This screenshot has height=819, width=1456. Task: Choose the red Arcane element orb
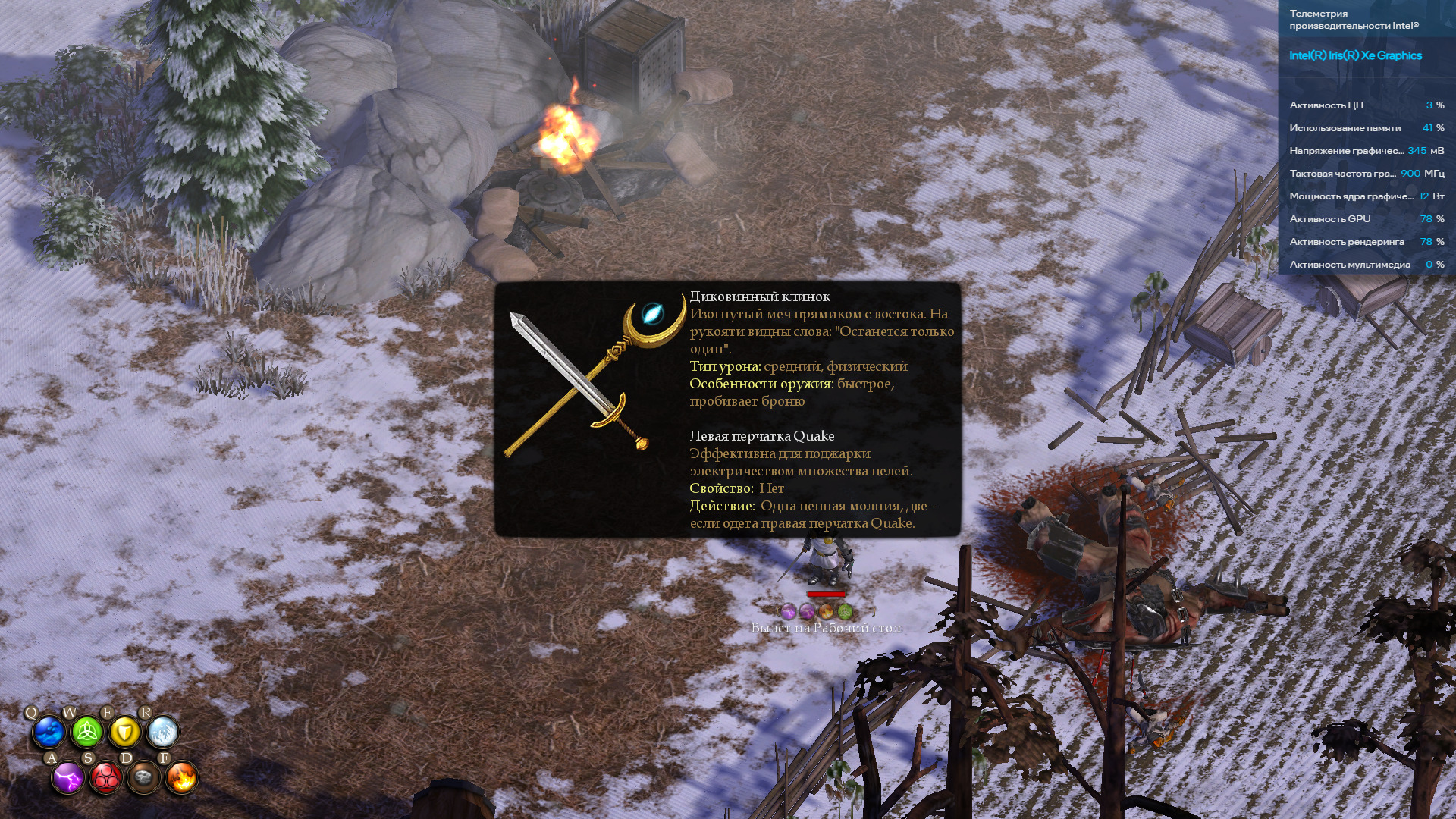point(106,778)
